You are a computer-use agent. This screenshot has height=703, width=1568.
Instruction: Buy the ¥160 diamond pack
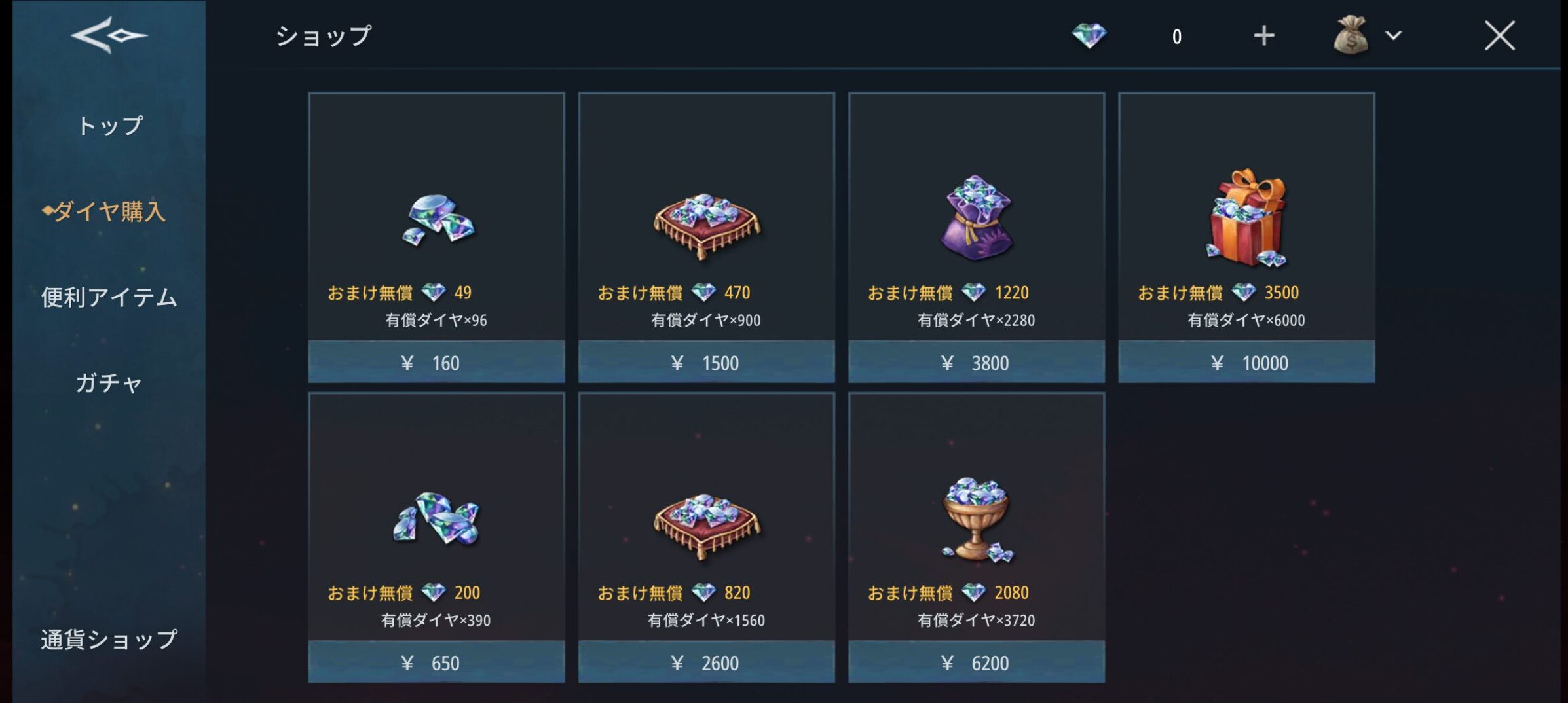coord(436,362)
